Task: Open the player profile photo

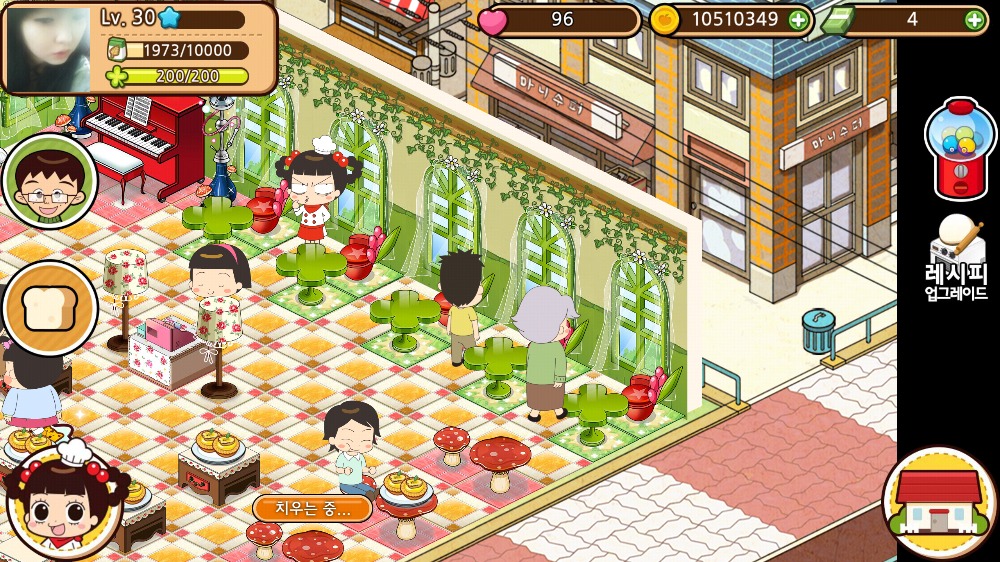Action: point(50,47)
